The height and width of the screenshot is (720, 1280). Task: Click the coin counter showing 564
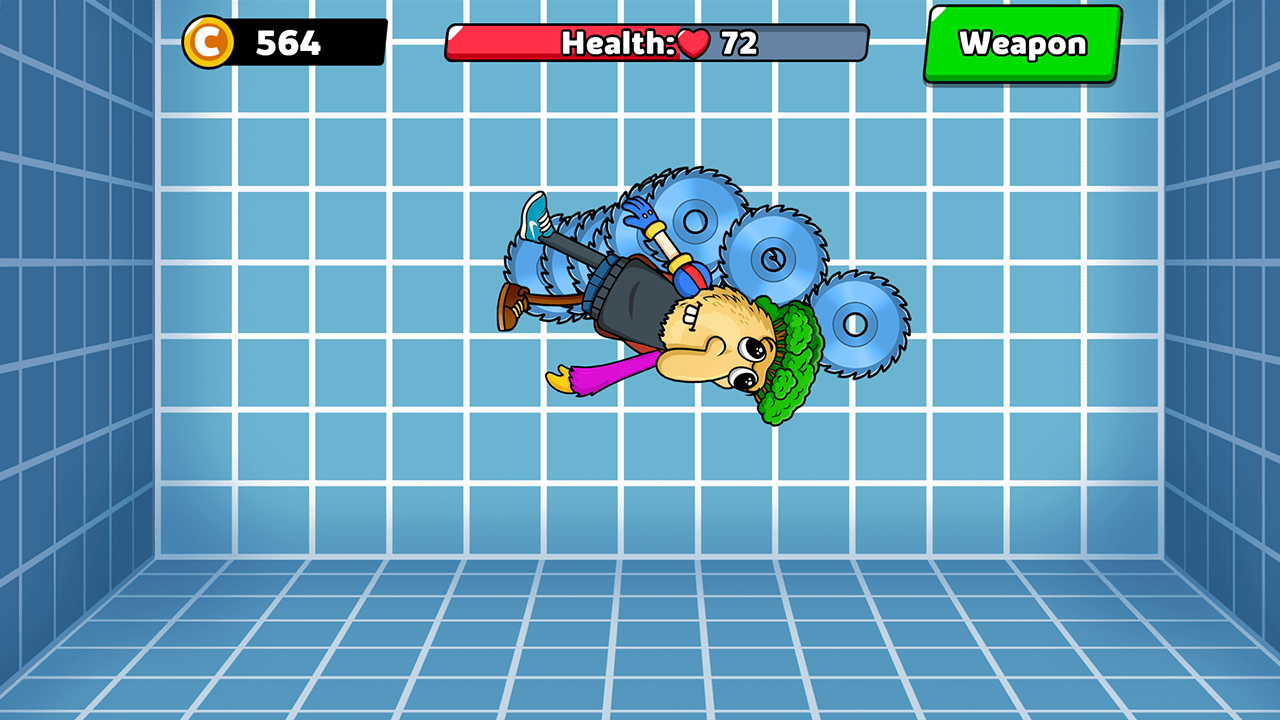pyautogui.click(x=290, y=42)
